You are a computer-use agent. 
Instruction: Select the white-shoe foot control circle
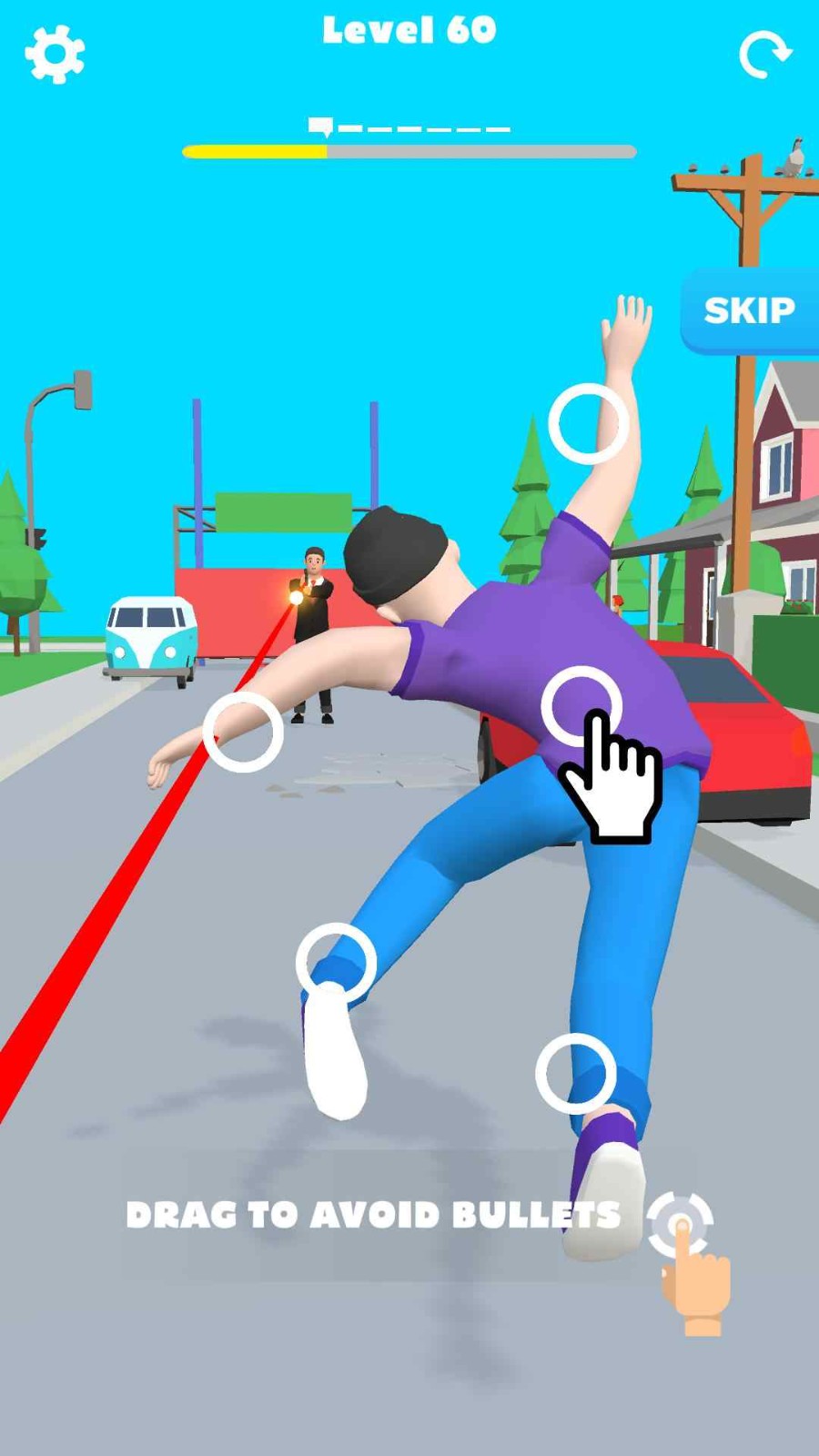click(336, 963)
